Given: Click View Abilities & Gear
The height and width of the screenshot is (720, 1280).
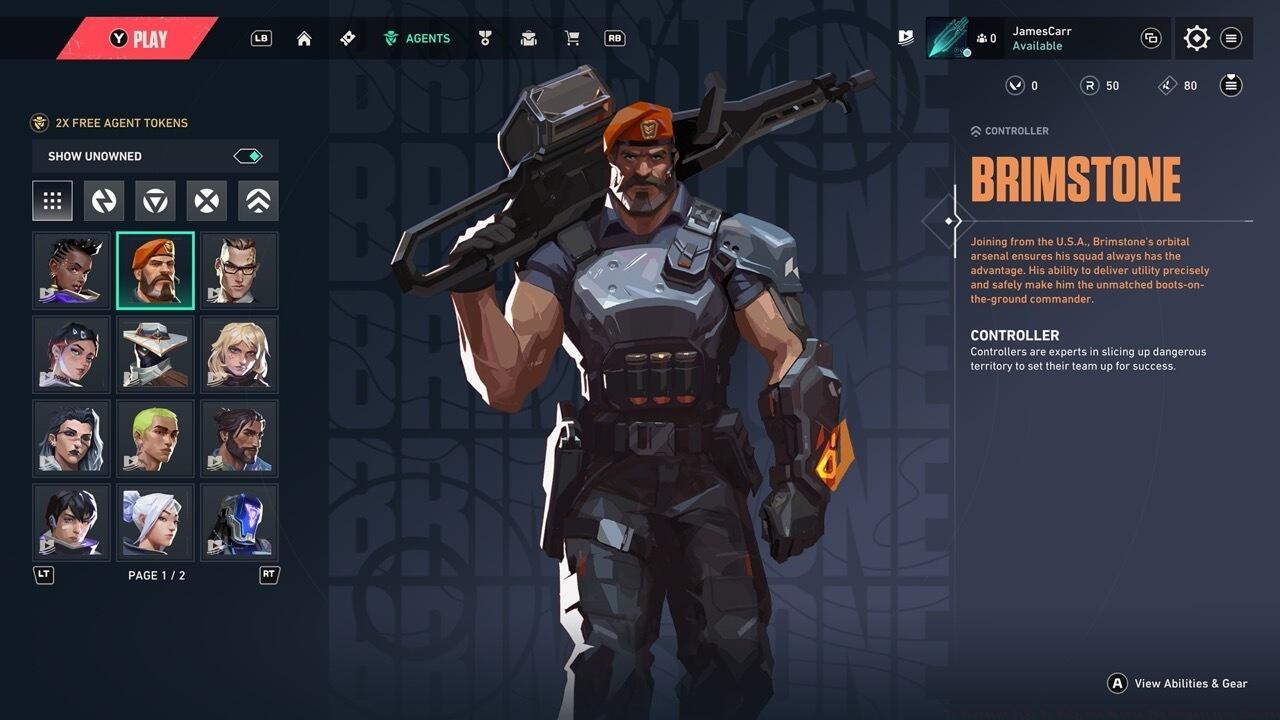Looking at the screenshot, I should coord(1179,683).
